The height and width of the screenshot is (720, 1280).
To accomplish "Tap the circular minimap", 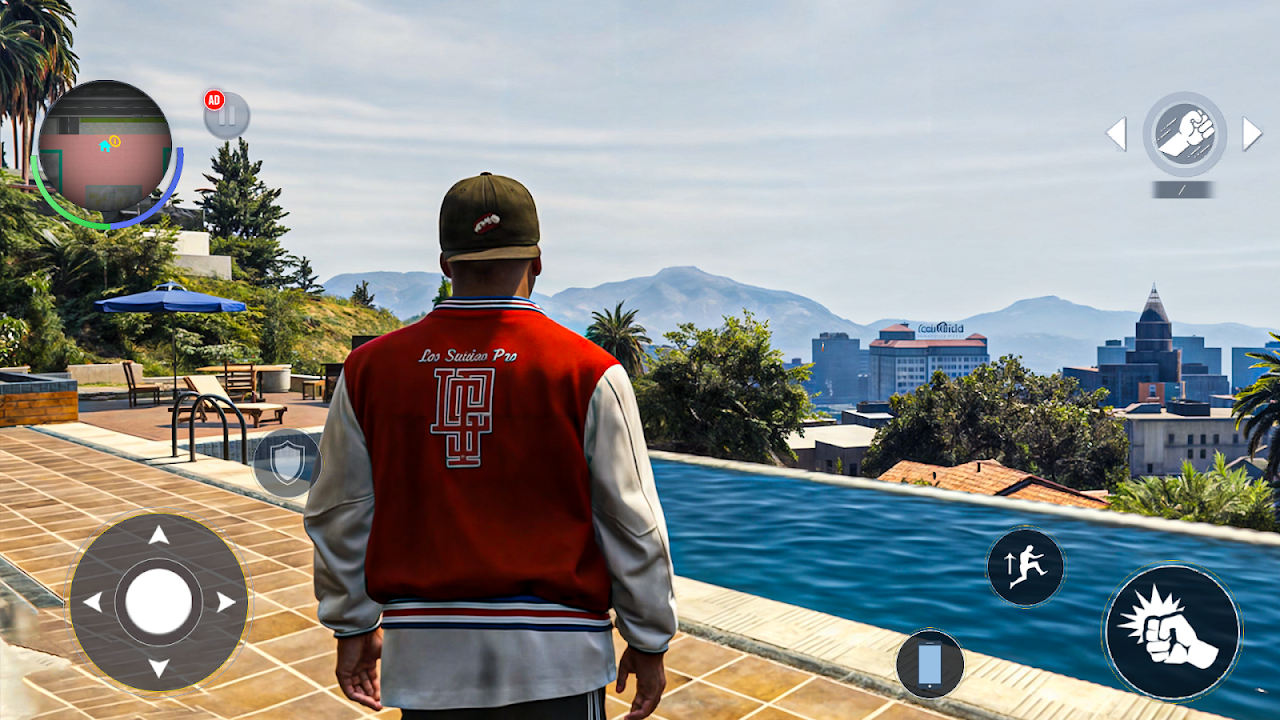I will click(x=105, y=147).
